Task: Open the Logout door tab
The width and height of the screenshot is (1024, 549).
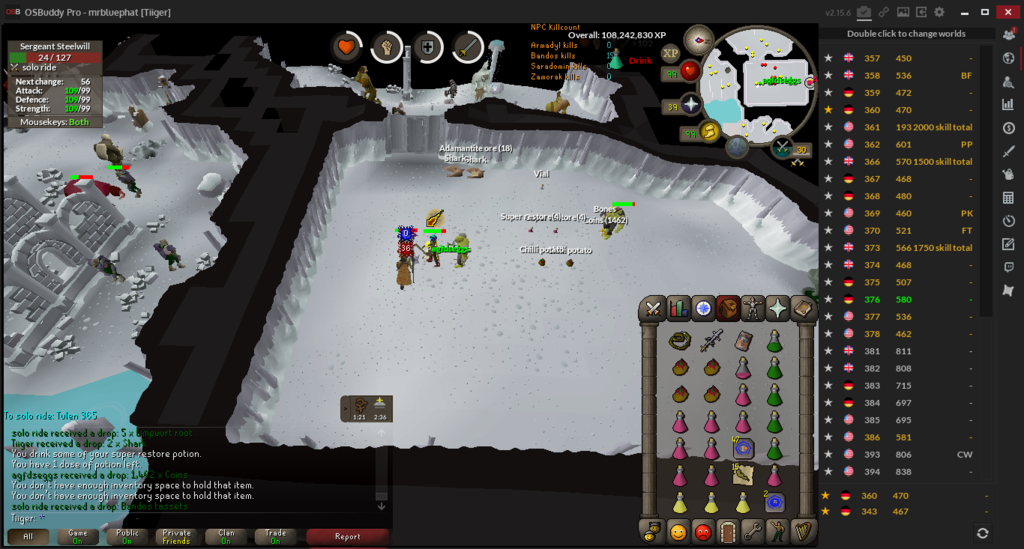Action: 728,531
